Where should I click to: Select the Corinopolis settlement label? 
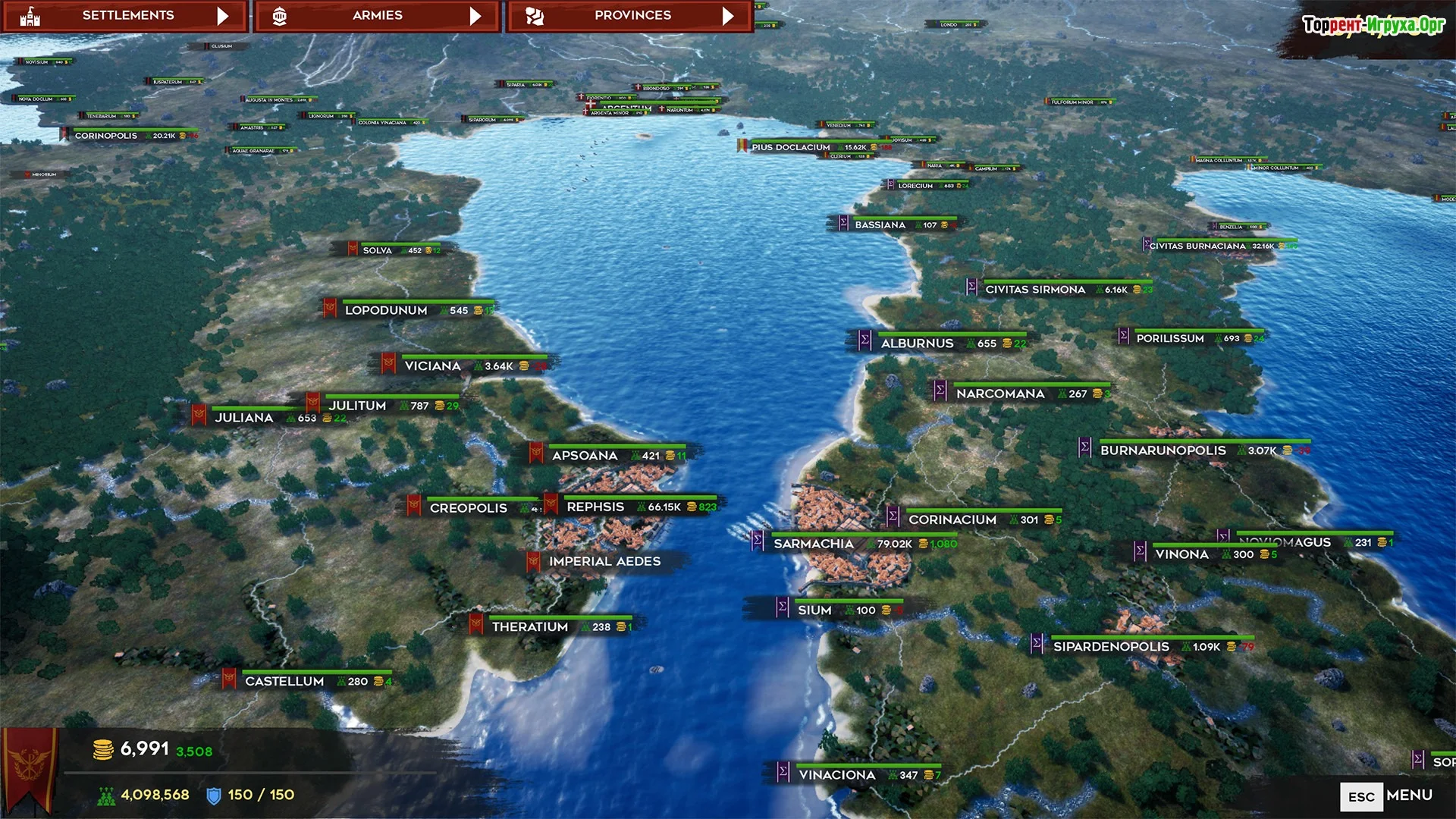click(x=106, y=136)
